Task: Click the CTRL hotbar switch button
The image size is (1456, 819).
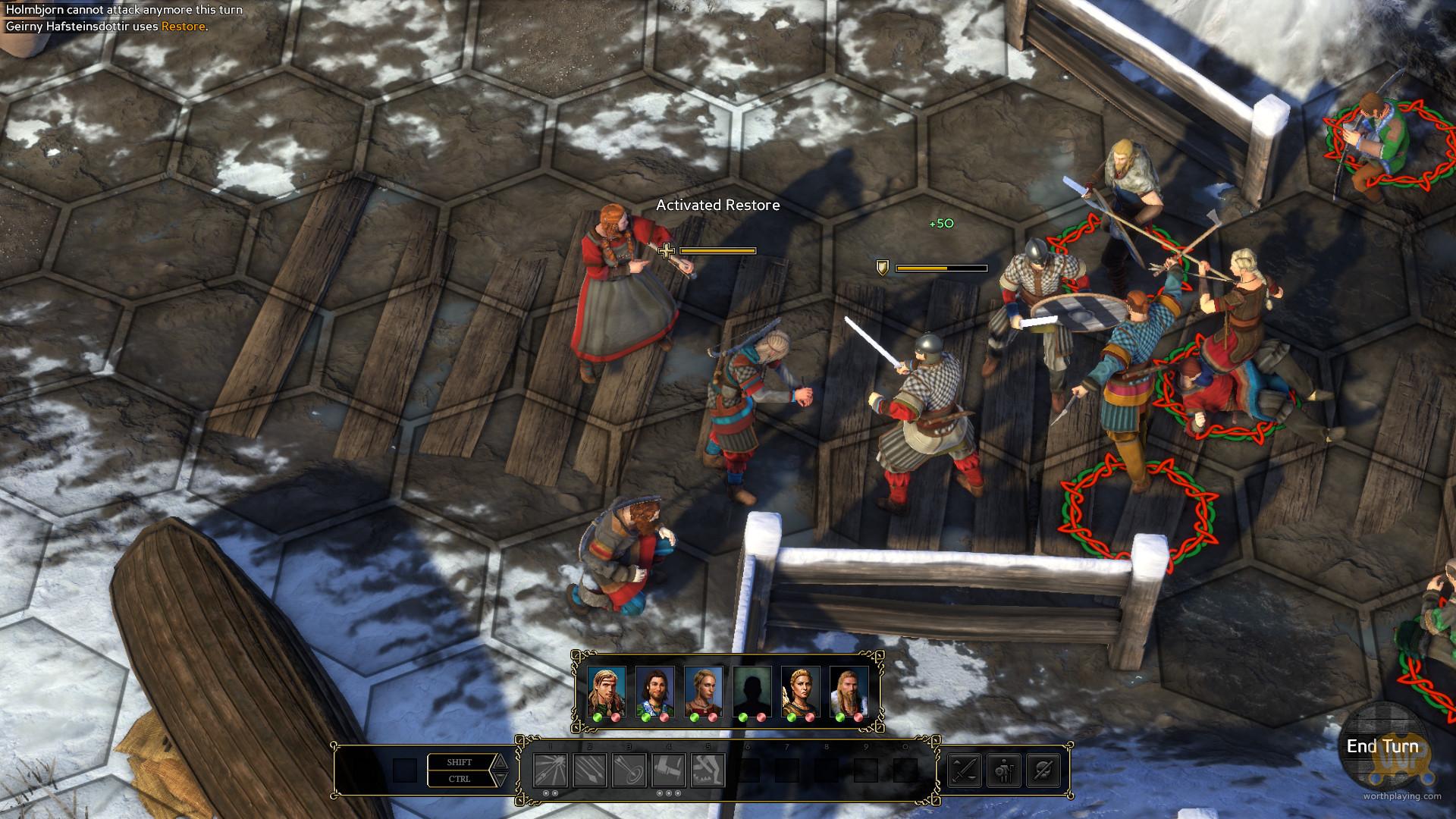Action: tap(460, 779)
